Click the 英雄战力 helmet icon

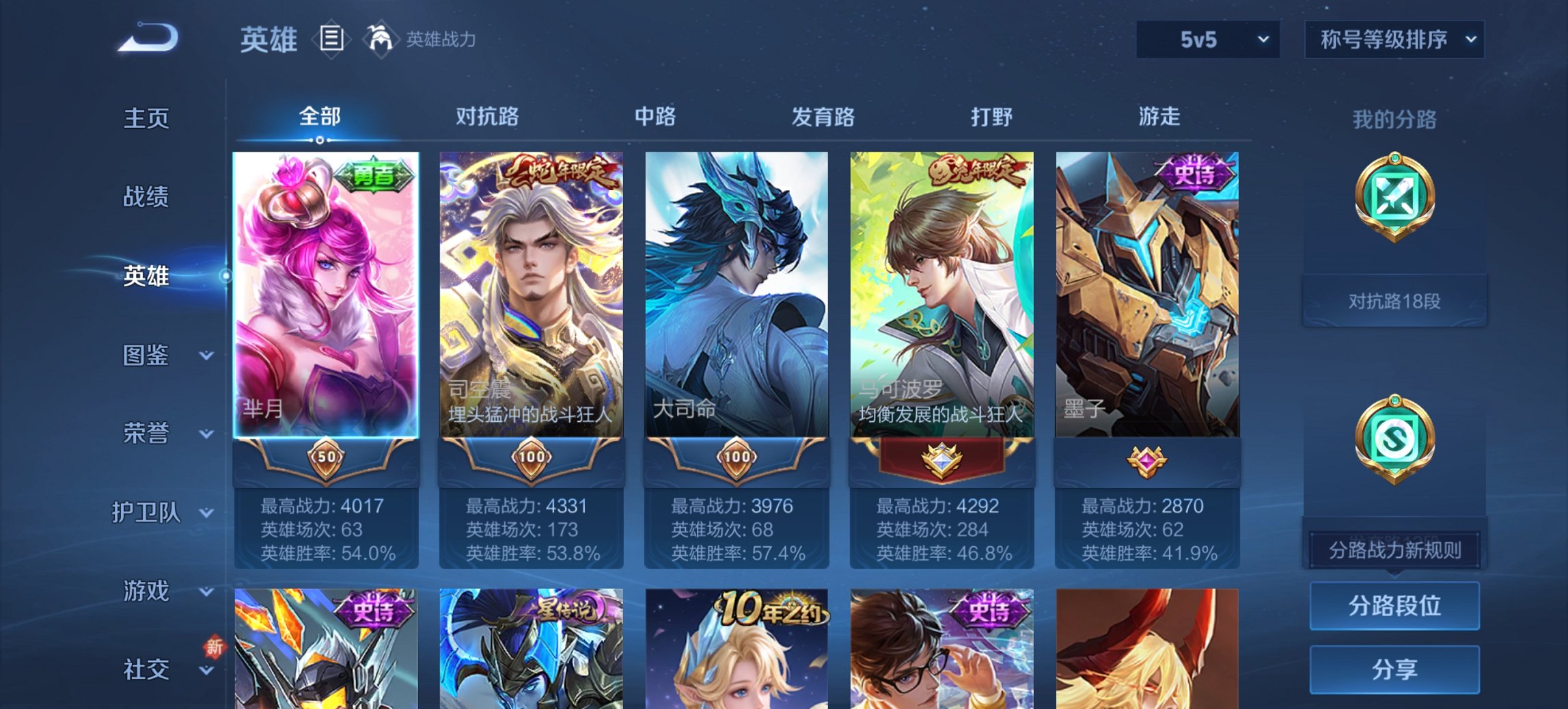tap(381, 40)
